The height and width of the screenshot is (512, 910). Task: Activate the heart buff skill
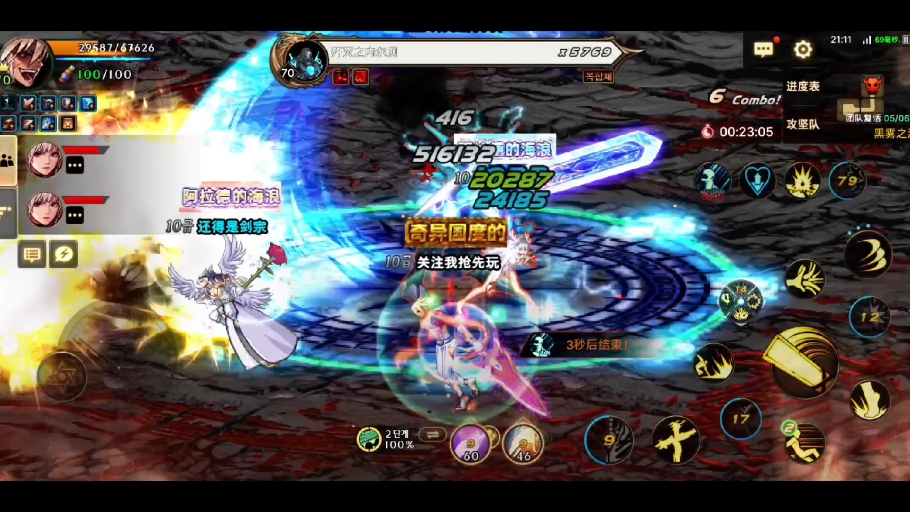[757, 181]
